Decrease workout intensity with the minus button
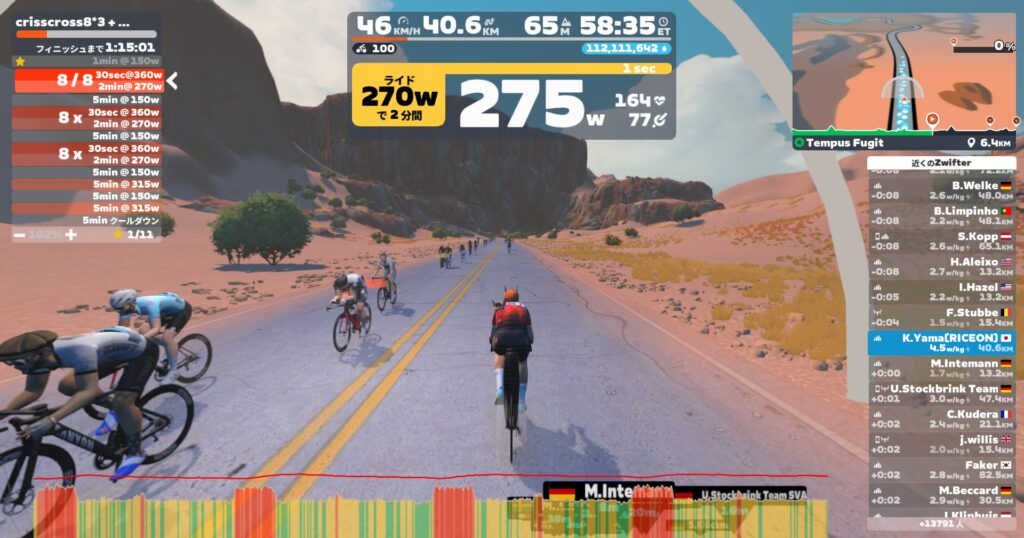Image resolution: width=1024 pixels, height=538 pixels. click(20, 234)
